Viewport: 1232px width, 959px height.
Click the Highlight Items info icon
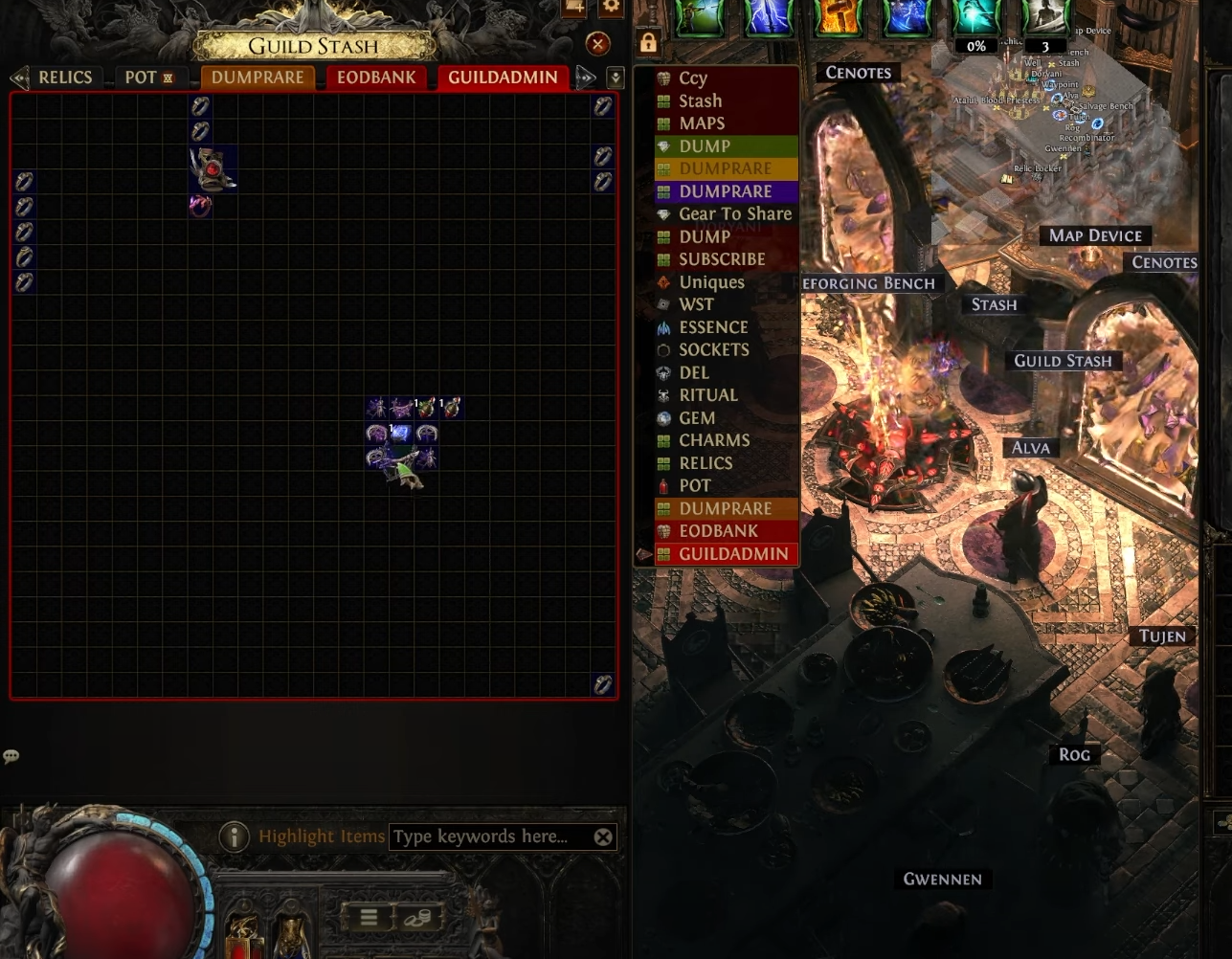(x=234, y=836)
